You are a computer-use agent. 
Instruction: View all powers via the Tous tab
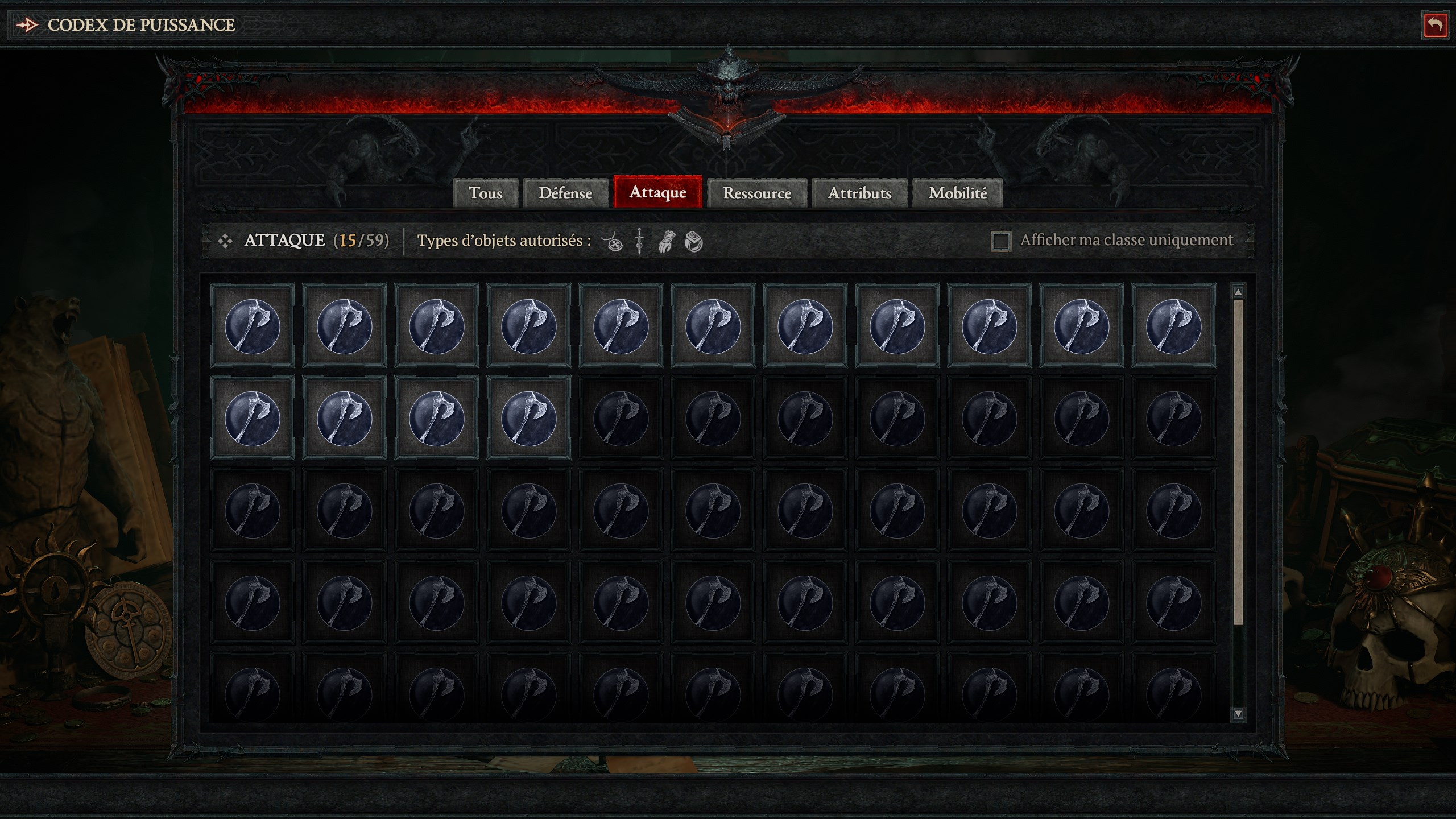(486, 193)
